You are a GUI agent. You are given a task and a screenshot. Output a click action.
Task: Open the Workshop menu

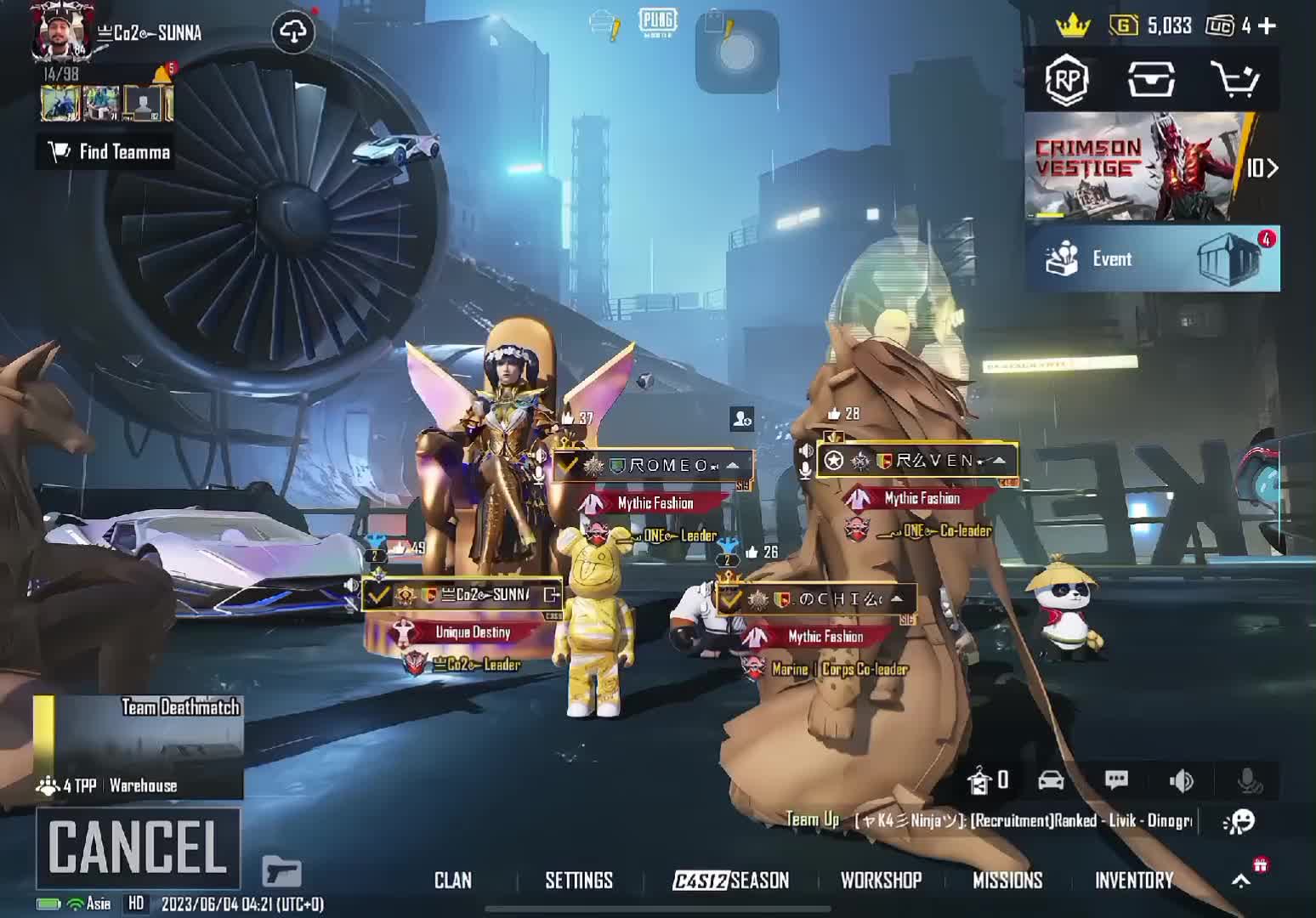click(881, 881)
